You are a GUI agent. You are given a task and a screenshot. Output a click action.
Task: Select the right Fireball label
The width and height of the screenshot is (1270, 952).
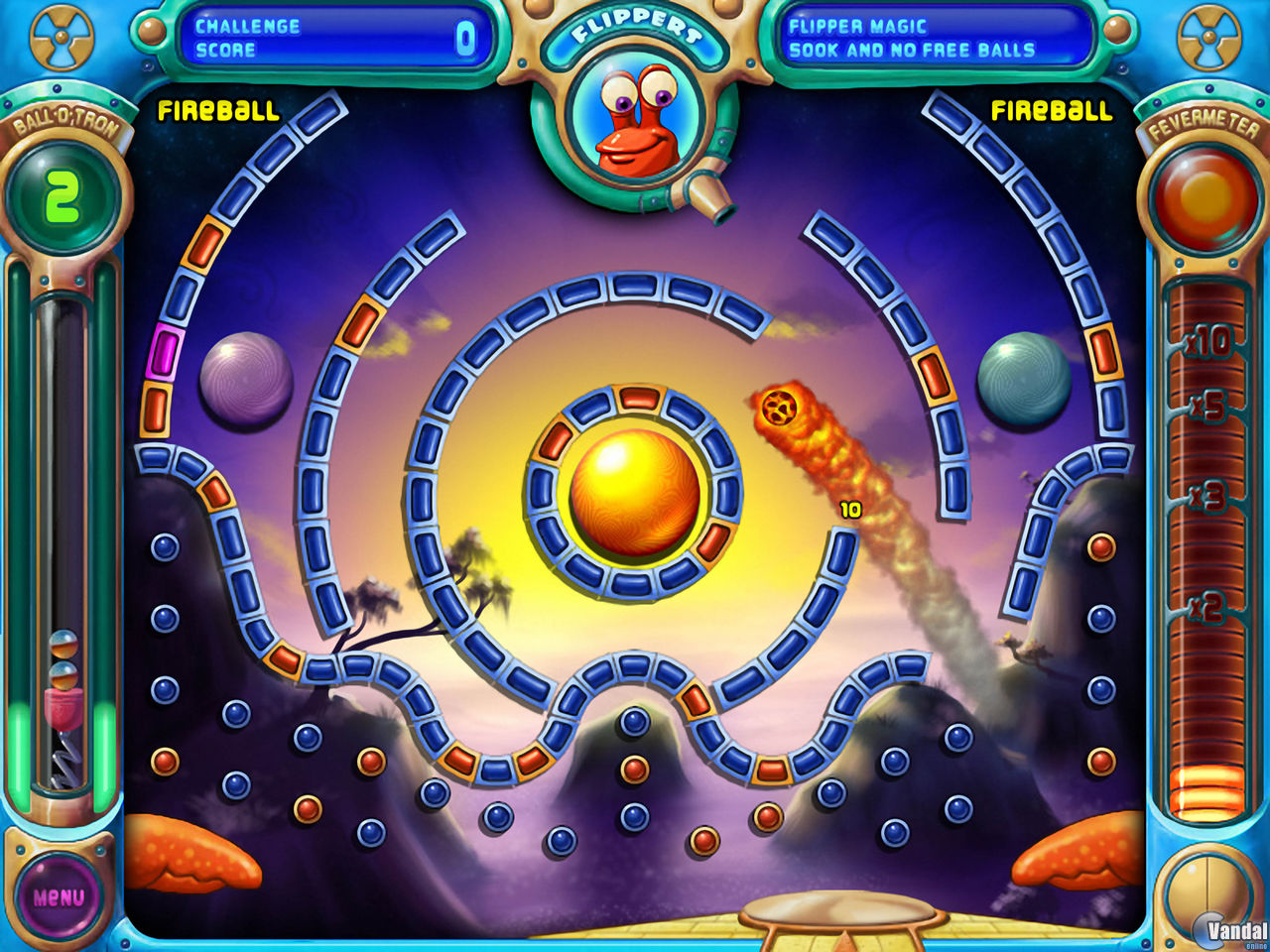(1053, 112)
